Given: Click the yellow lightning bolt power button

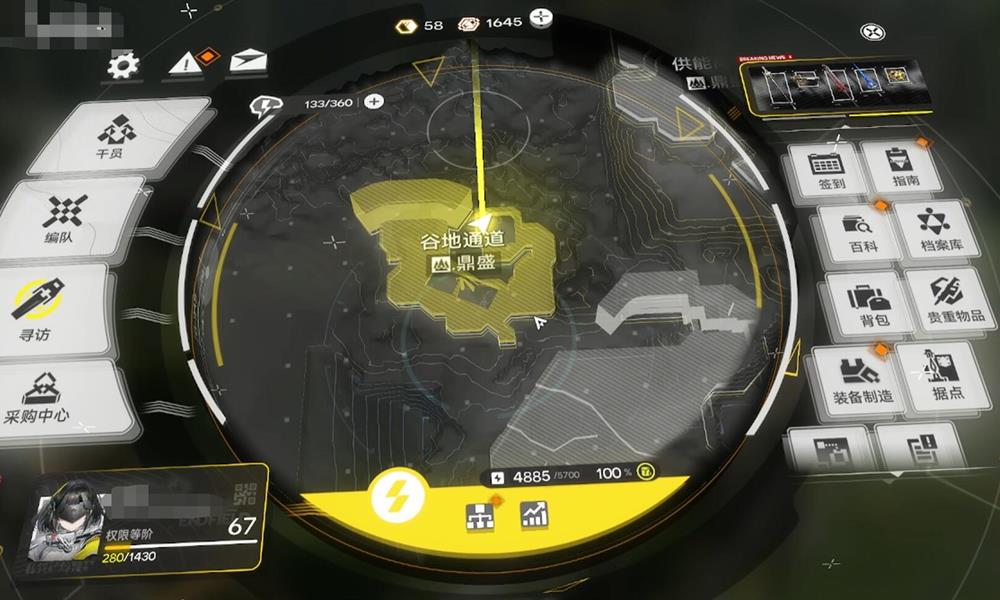Looking at the screenshot, I should pos(398,495).
